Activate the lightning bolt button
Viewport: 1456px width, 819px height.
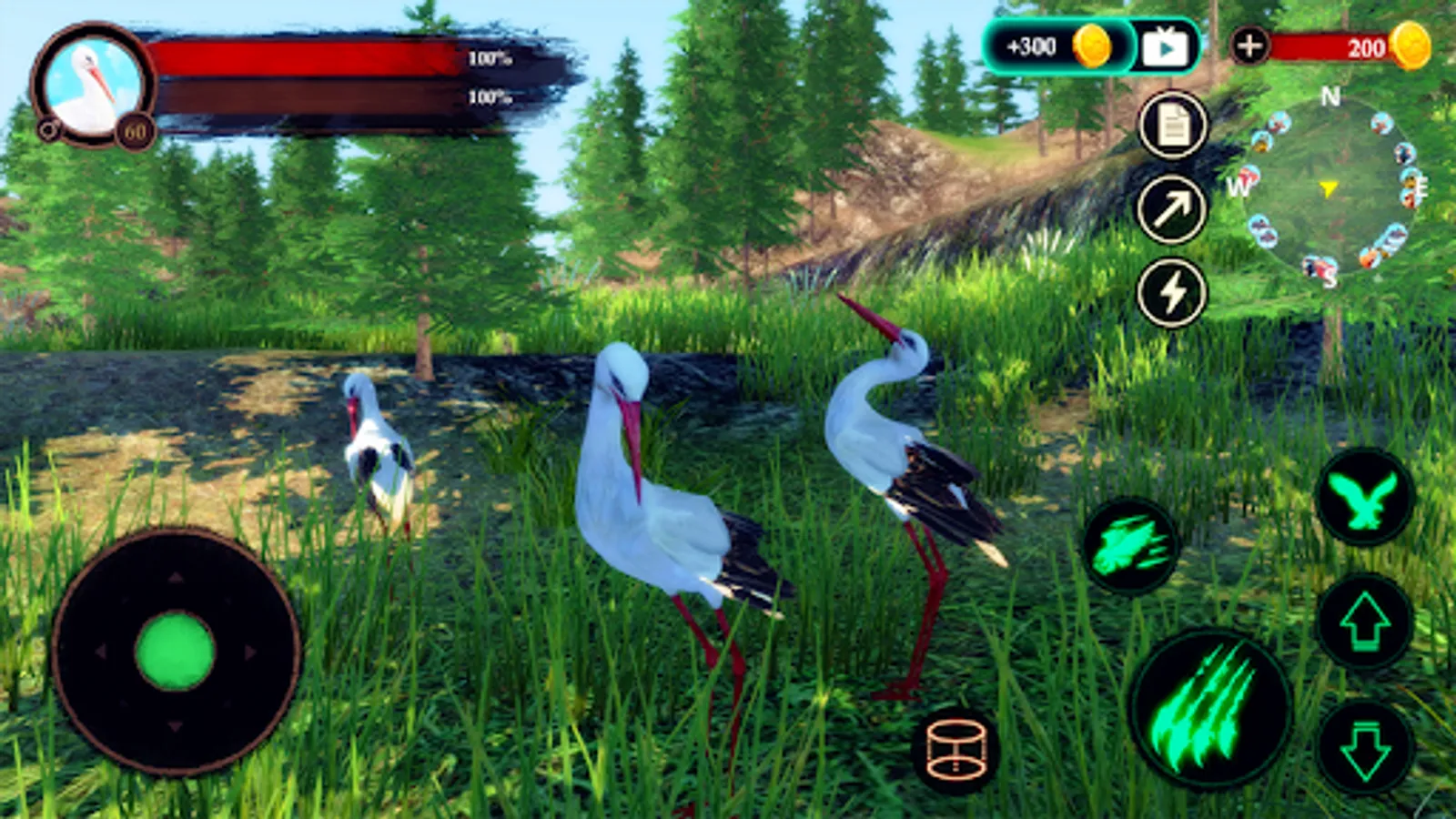click(x=1172, y=293)
